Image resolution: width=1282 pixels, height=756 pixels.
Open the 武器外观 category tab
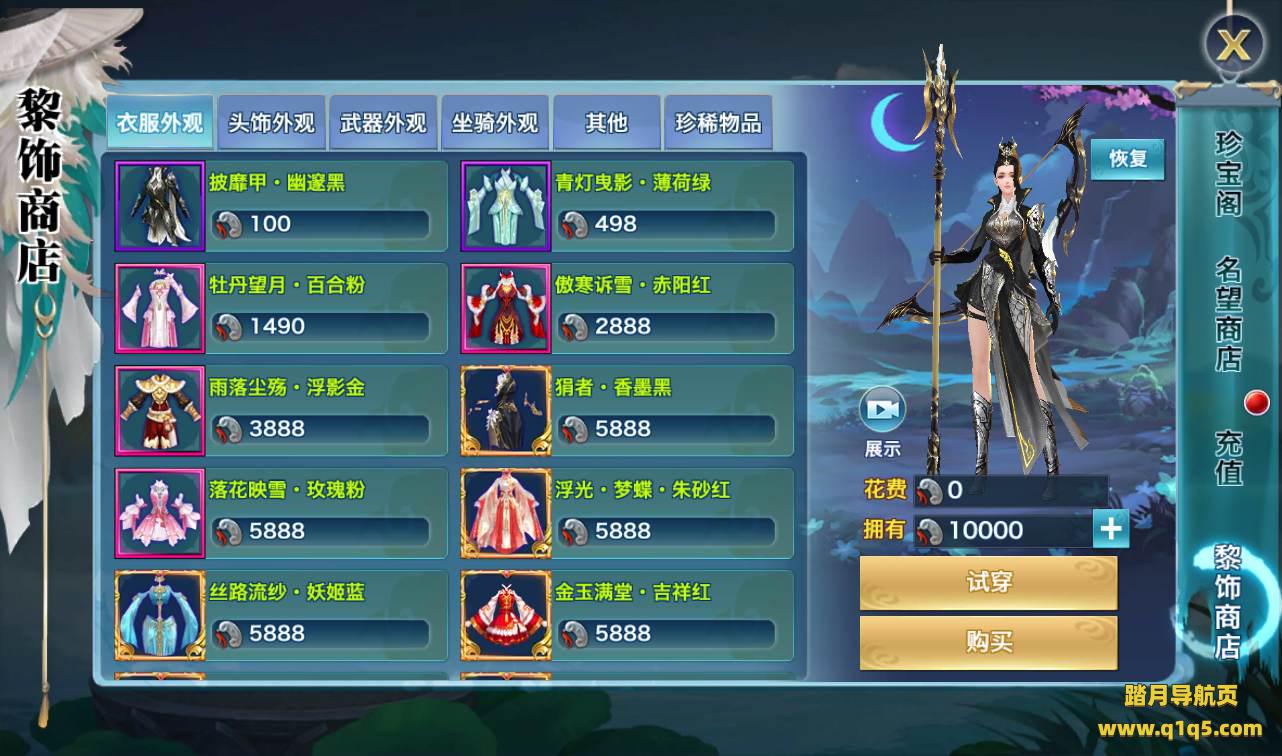click(383, 123)
